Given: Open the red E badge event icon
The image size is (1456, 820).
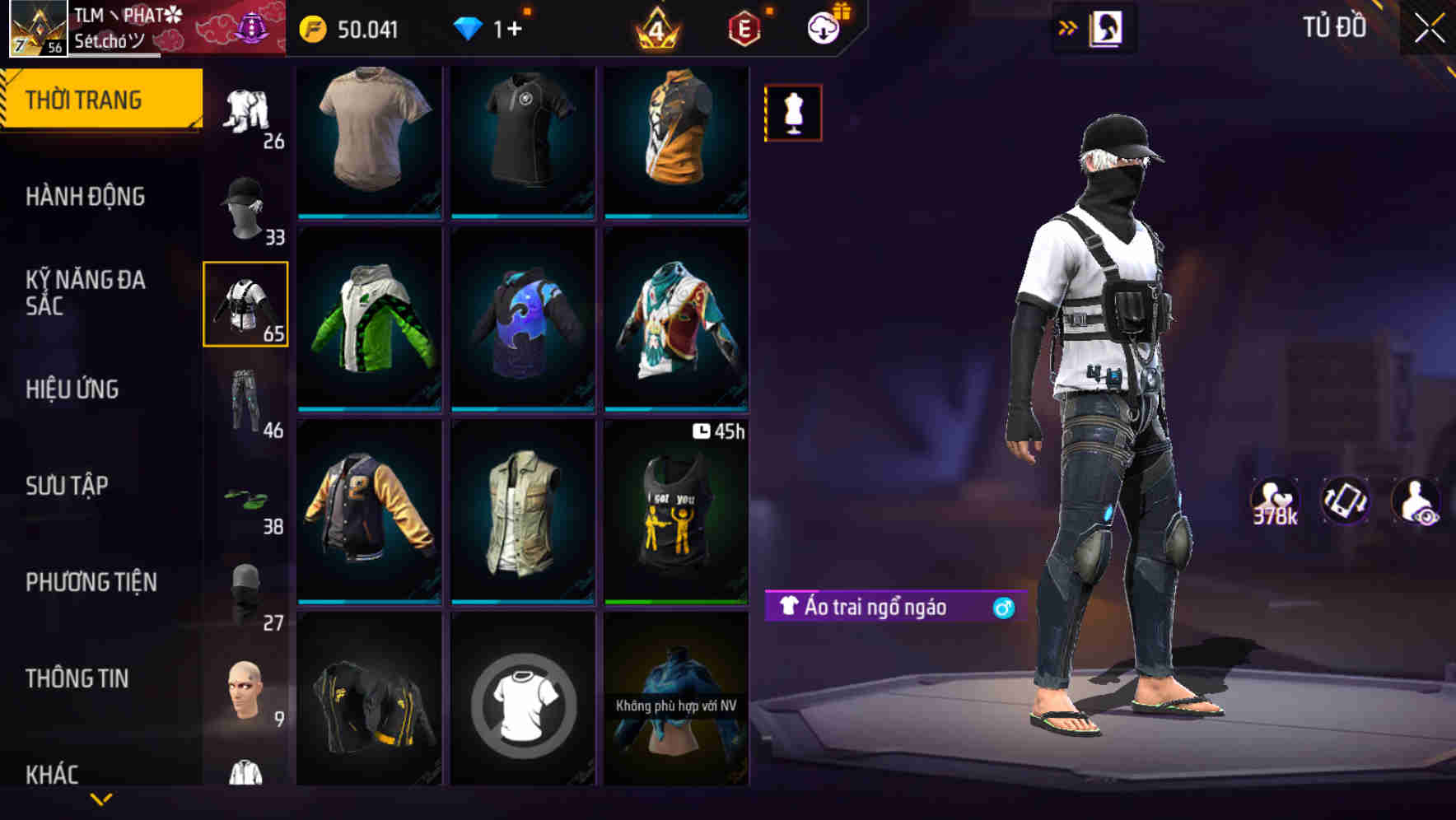Looking at the screenshot, I should [x=742, y=29].
